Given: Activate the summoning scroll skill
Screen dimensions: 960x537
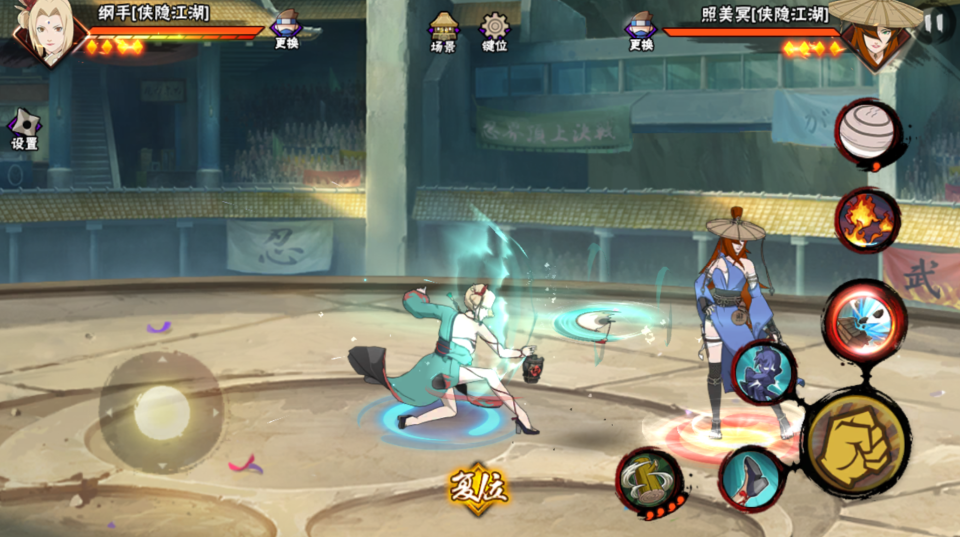Looking at the screenshot, I should click(649, 479).
